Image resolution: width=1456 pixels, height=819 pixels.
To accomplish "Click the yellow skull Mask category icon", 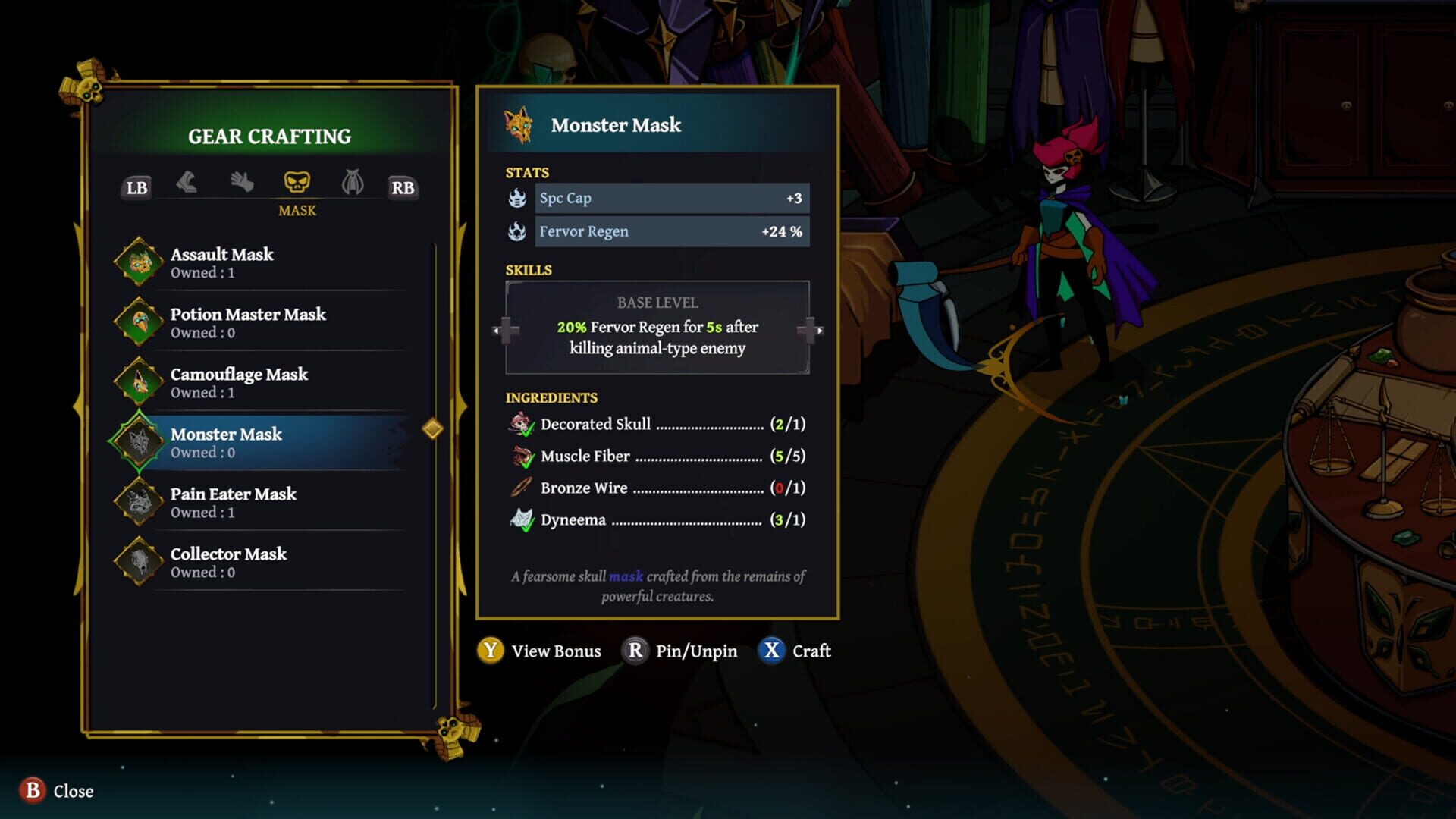I will [298, 182].
